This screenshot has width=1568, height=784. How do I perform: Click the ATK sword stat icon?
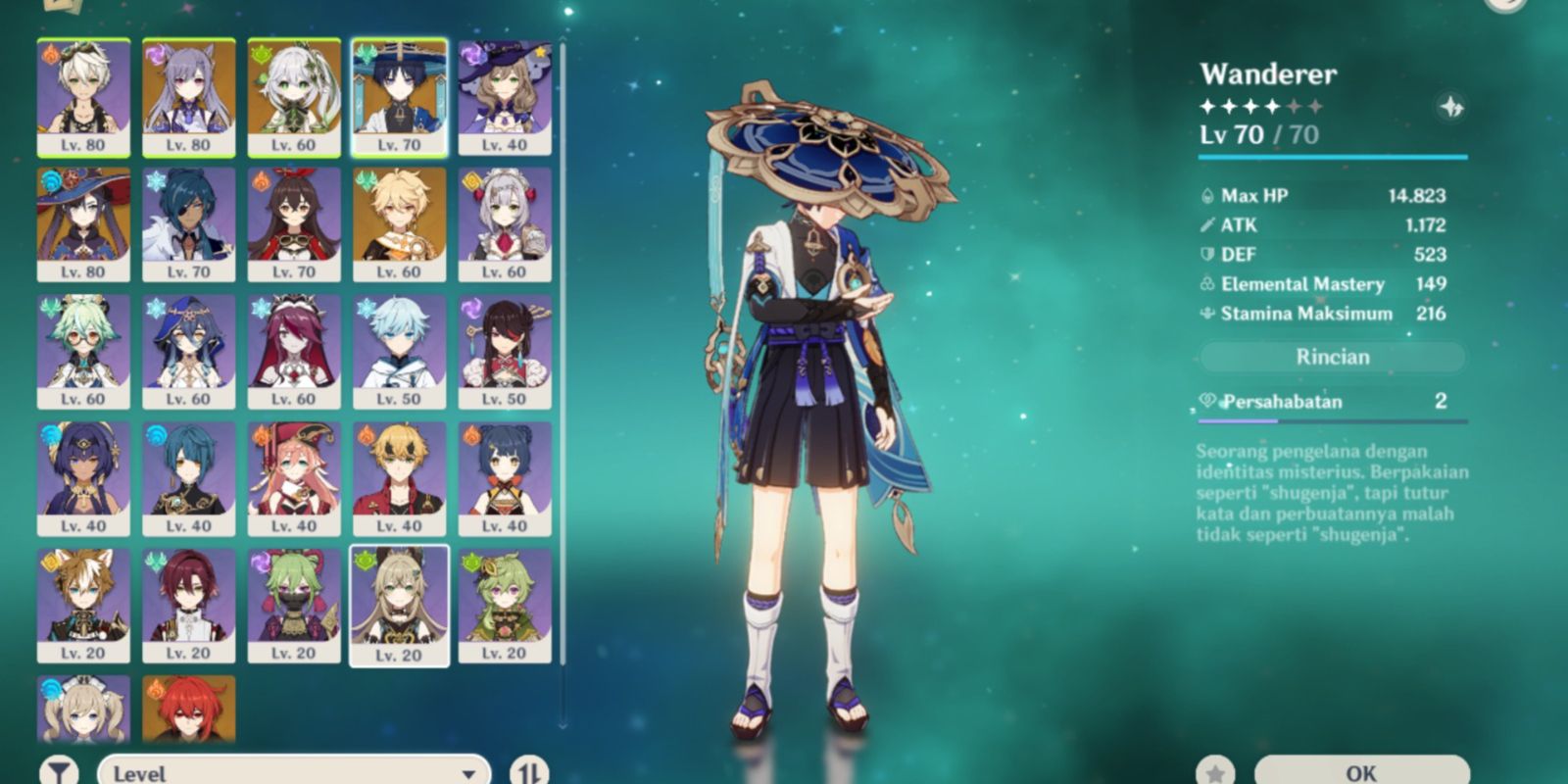(x=1205, y=224)
